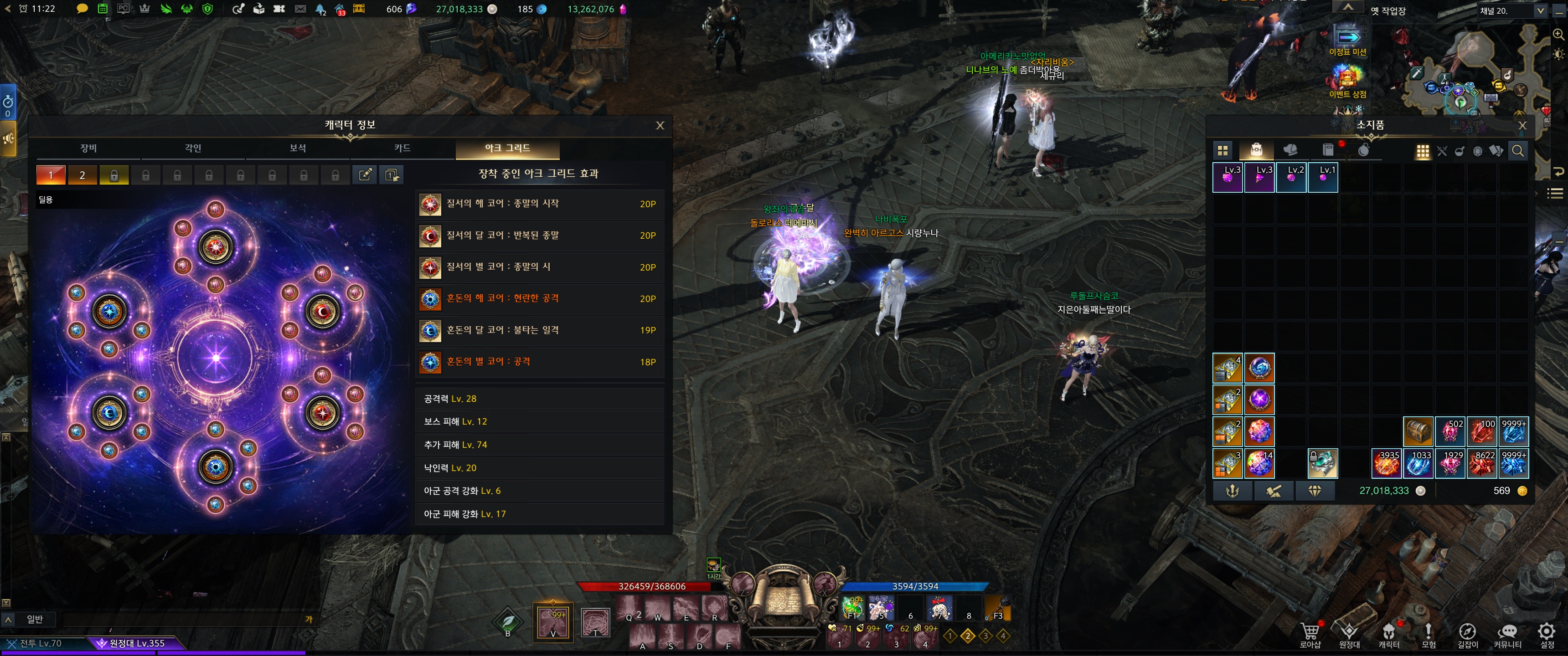Image resolution: width=1568 pixels, height=656 pixels.
Task: Open the 커뮤니티 community menu
Action: [1507, 635]
